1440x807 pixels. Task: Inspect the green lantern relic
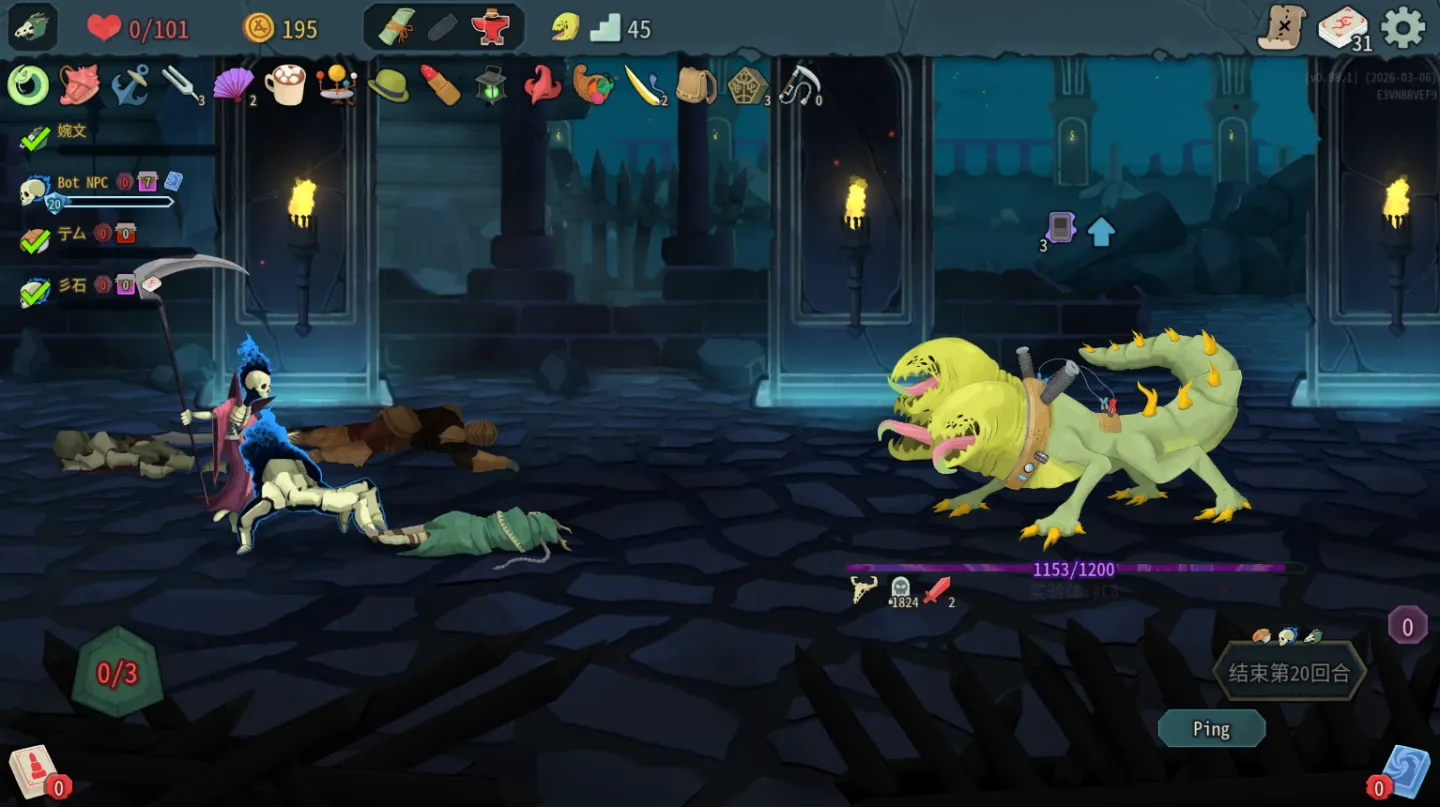point(491,85)
